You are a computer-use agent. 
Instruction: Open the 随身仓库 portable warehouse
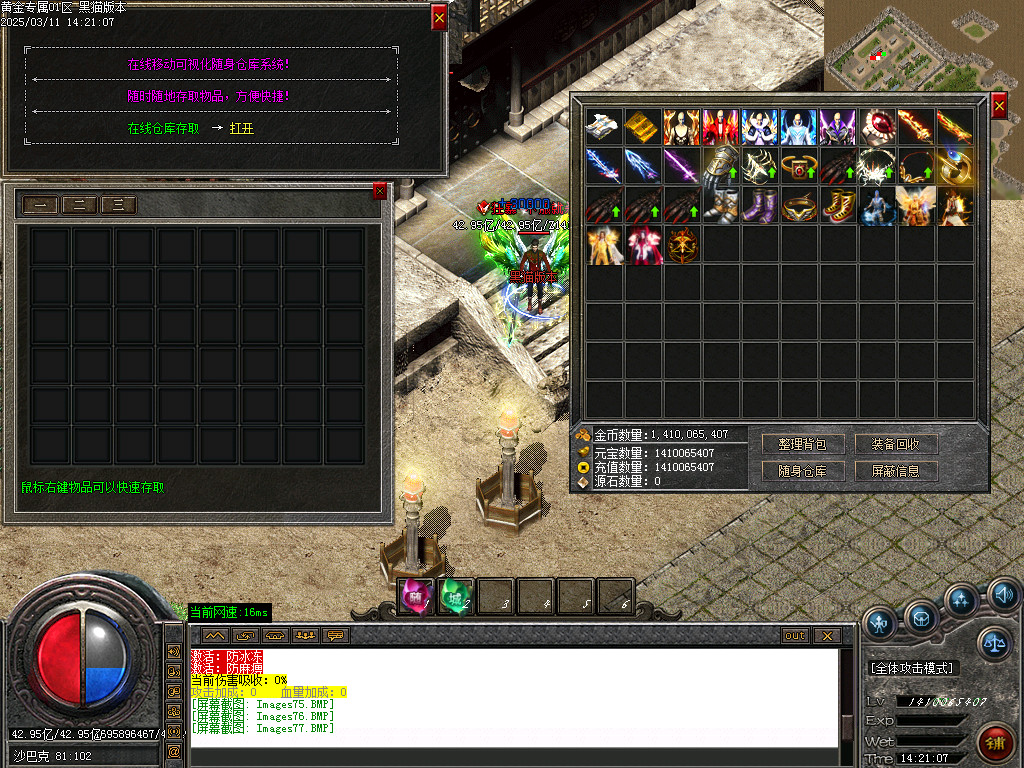coord(803,471)
